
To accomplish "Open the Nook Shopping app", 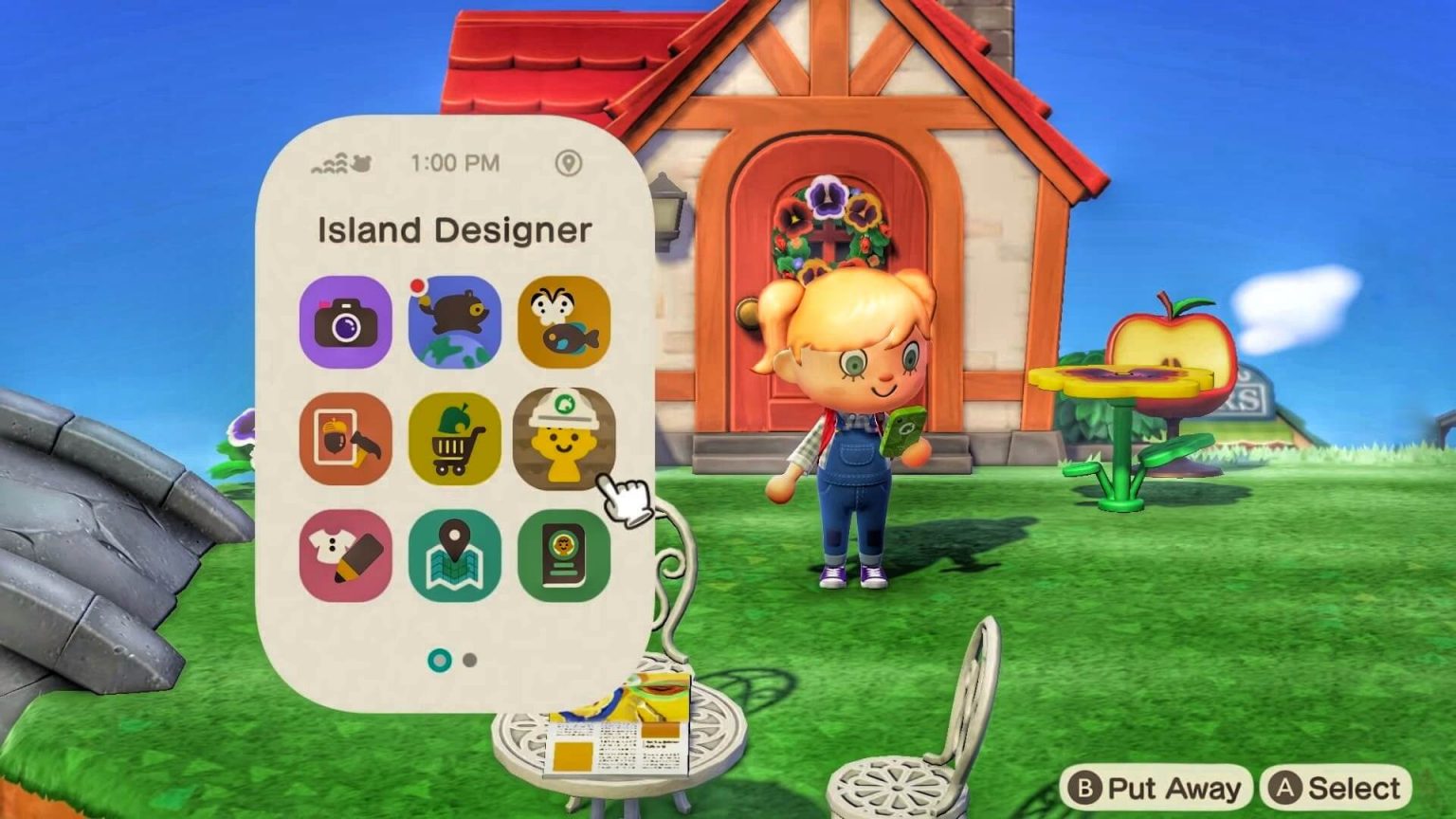I will pos(456,439).
